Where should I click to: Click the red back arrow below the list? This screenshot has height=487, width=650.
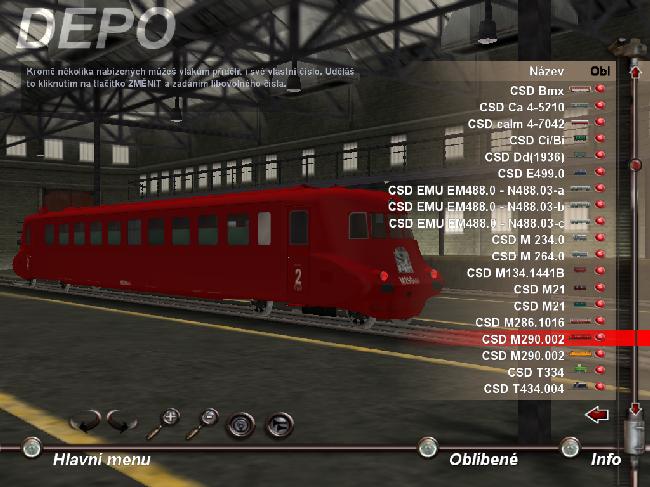click(597, 413)
